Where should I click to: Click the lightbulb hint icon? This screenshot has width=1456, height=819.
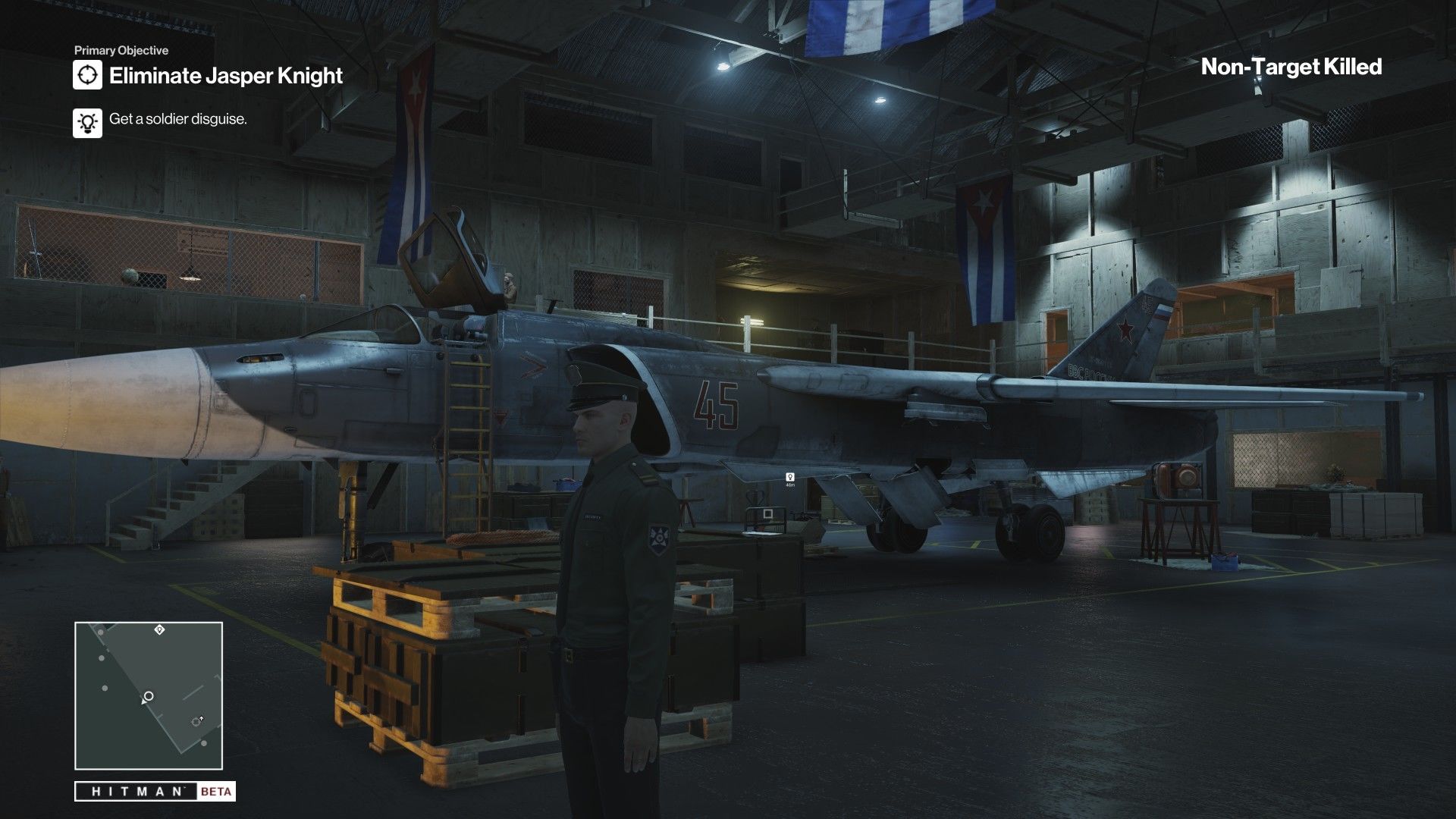[88, 121]
